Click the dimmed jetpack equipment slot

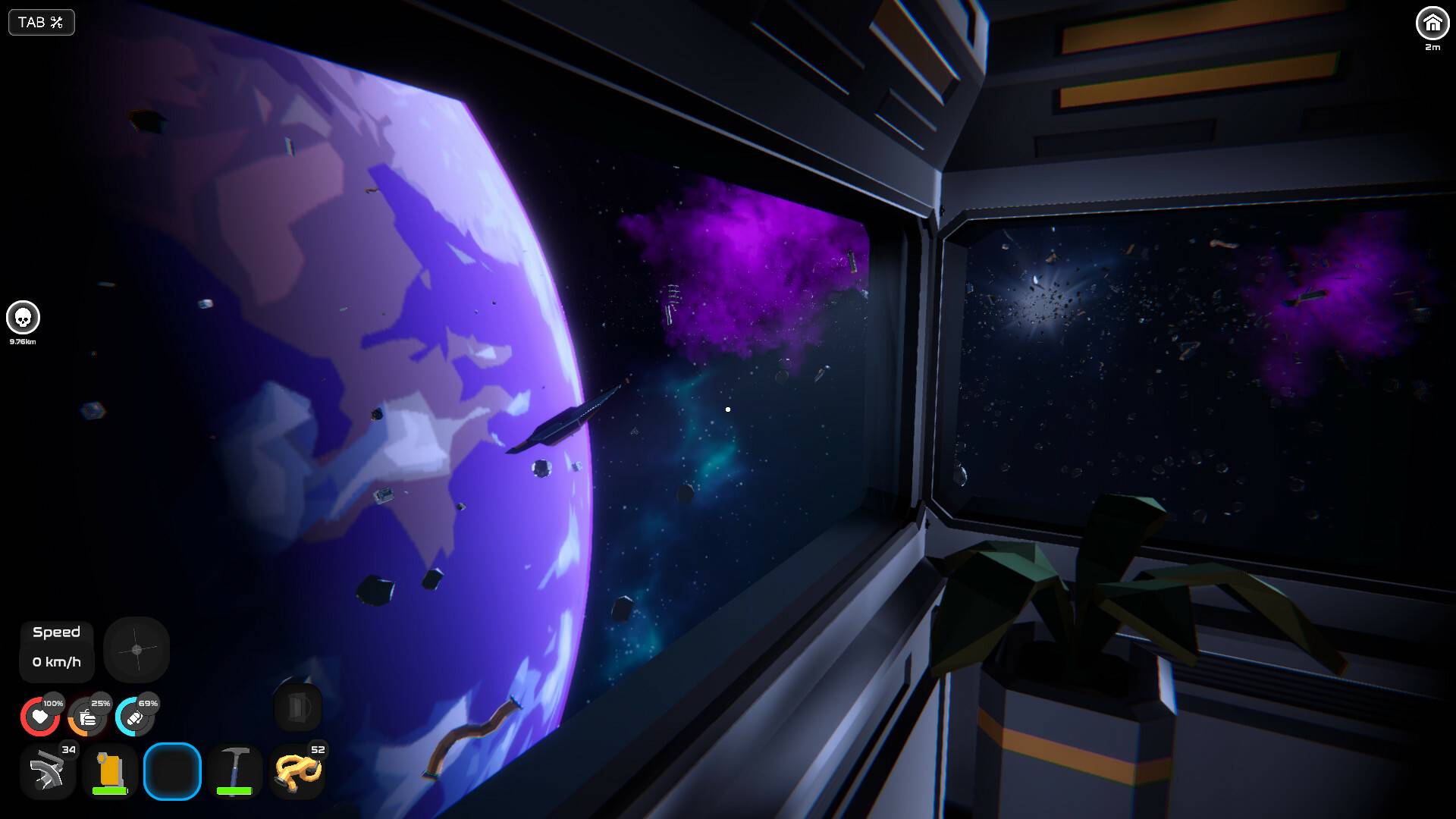point(298,708)
